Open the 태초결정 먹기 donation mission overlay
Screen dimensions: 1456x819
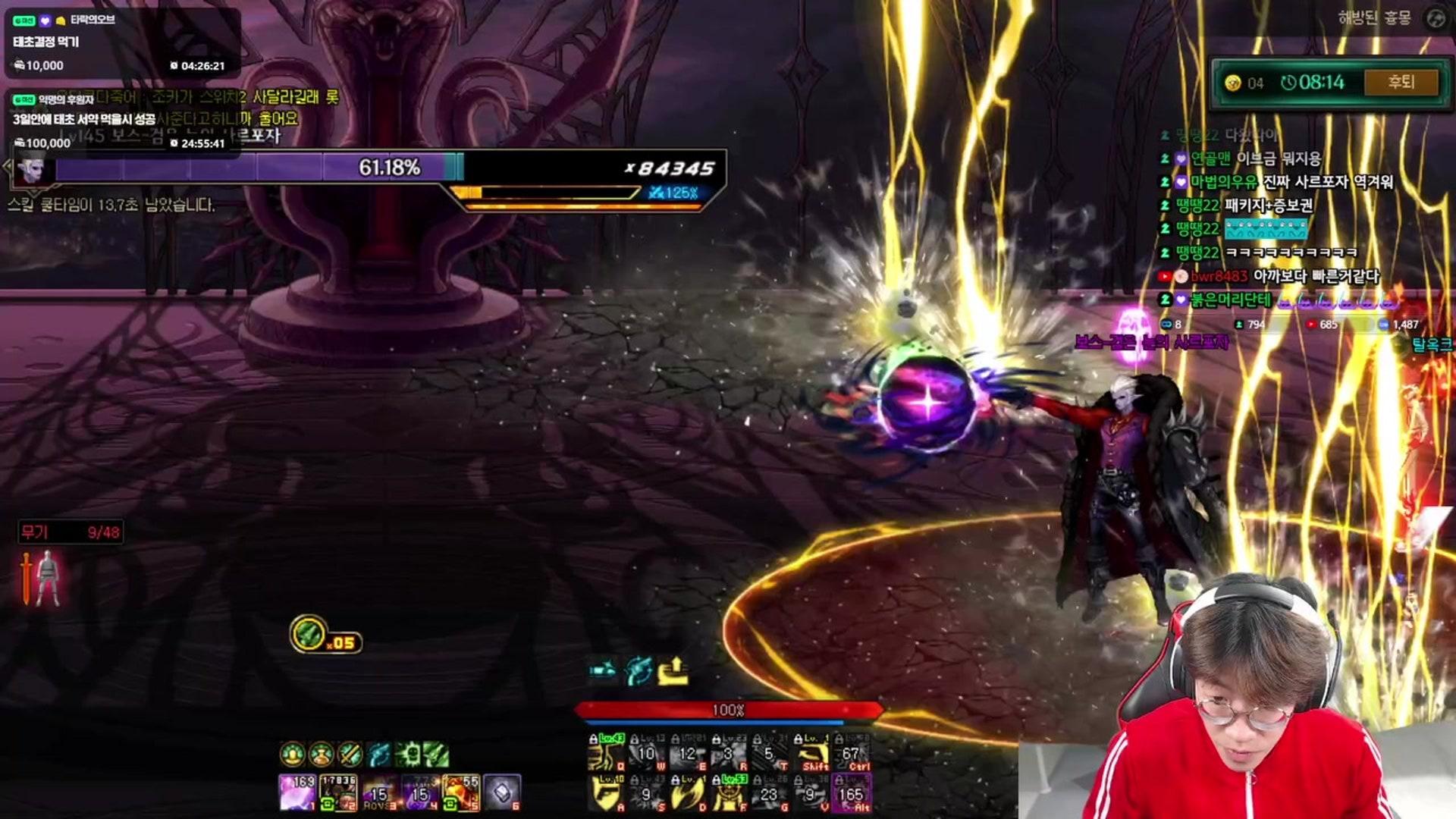click(121, 42)
